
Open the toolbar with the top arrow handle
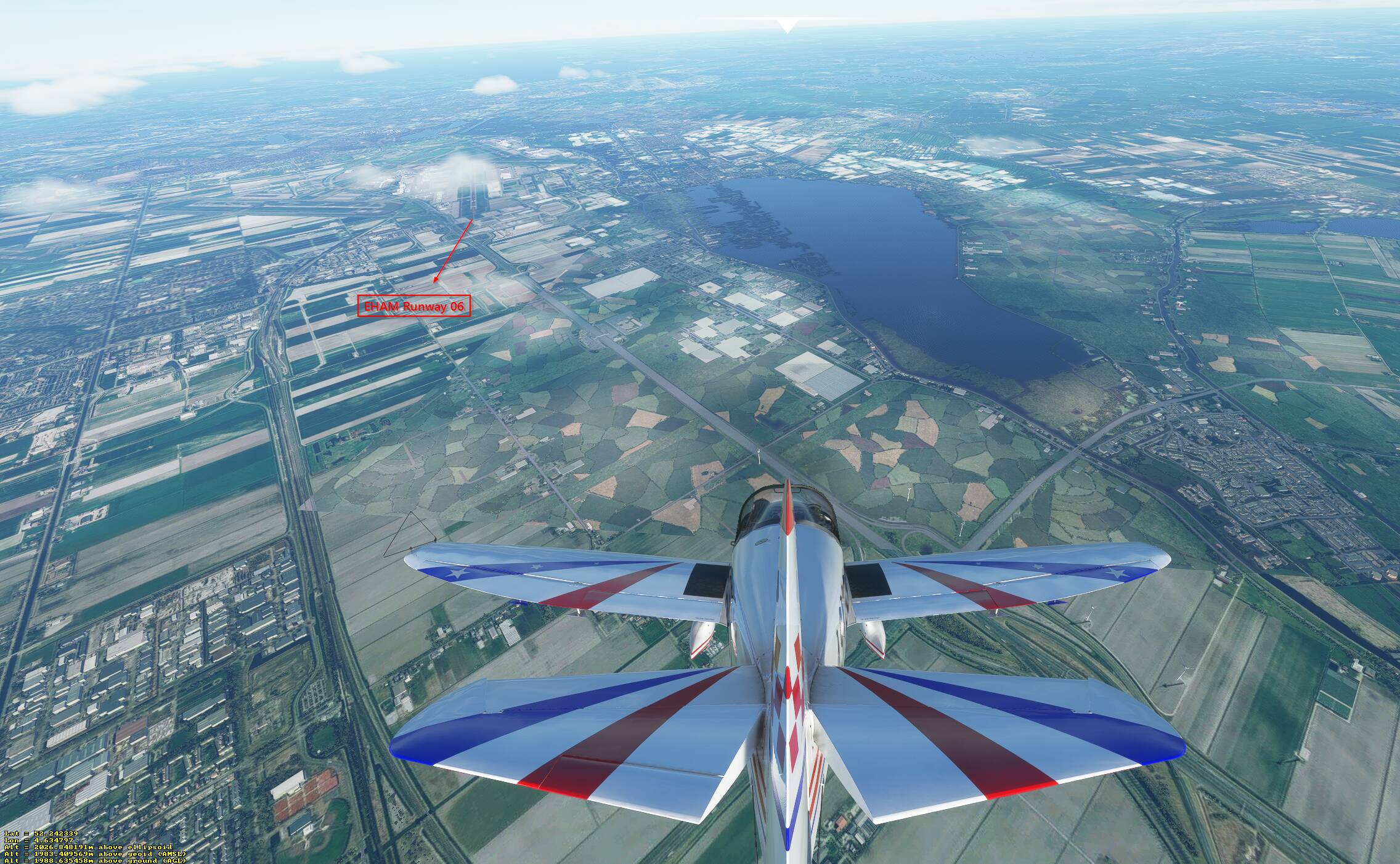[786, 25]
